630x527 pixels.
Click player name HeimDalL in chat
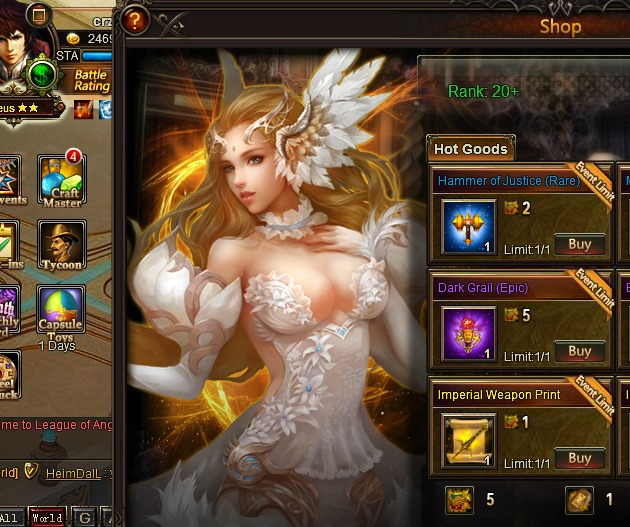pos(72,472)
